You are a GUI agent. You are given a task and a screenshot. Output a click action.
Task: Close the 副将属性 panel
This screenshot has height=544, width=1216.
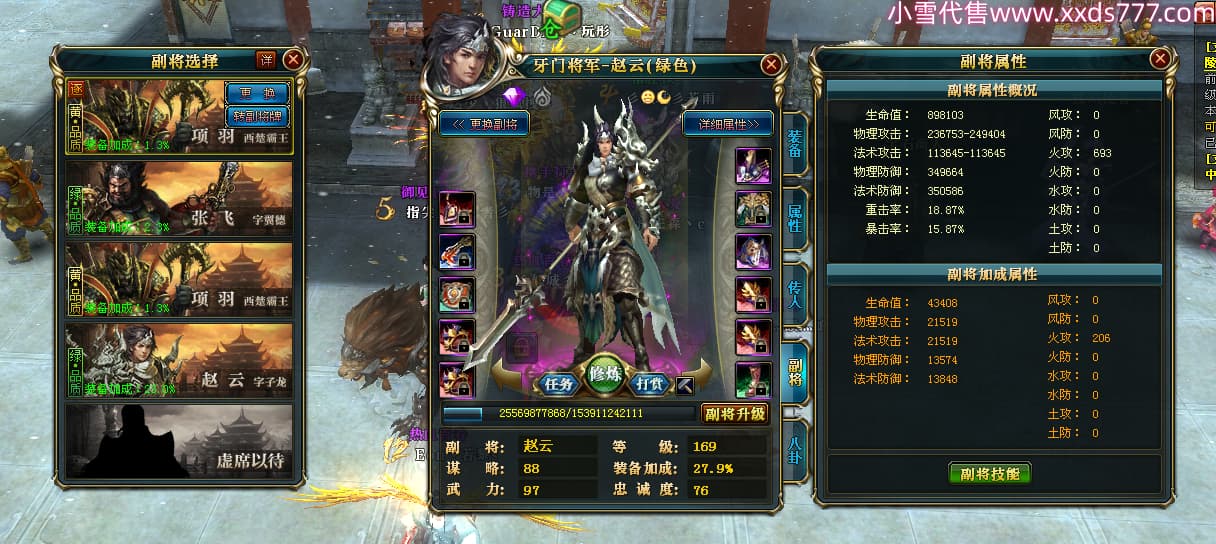tap(1160, 59)
